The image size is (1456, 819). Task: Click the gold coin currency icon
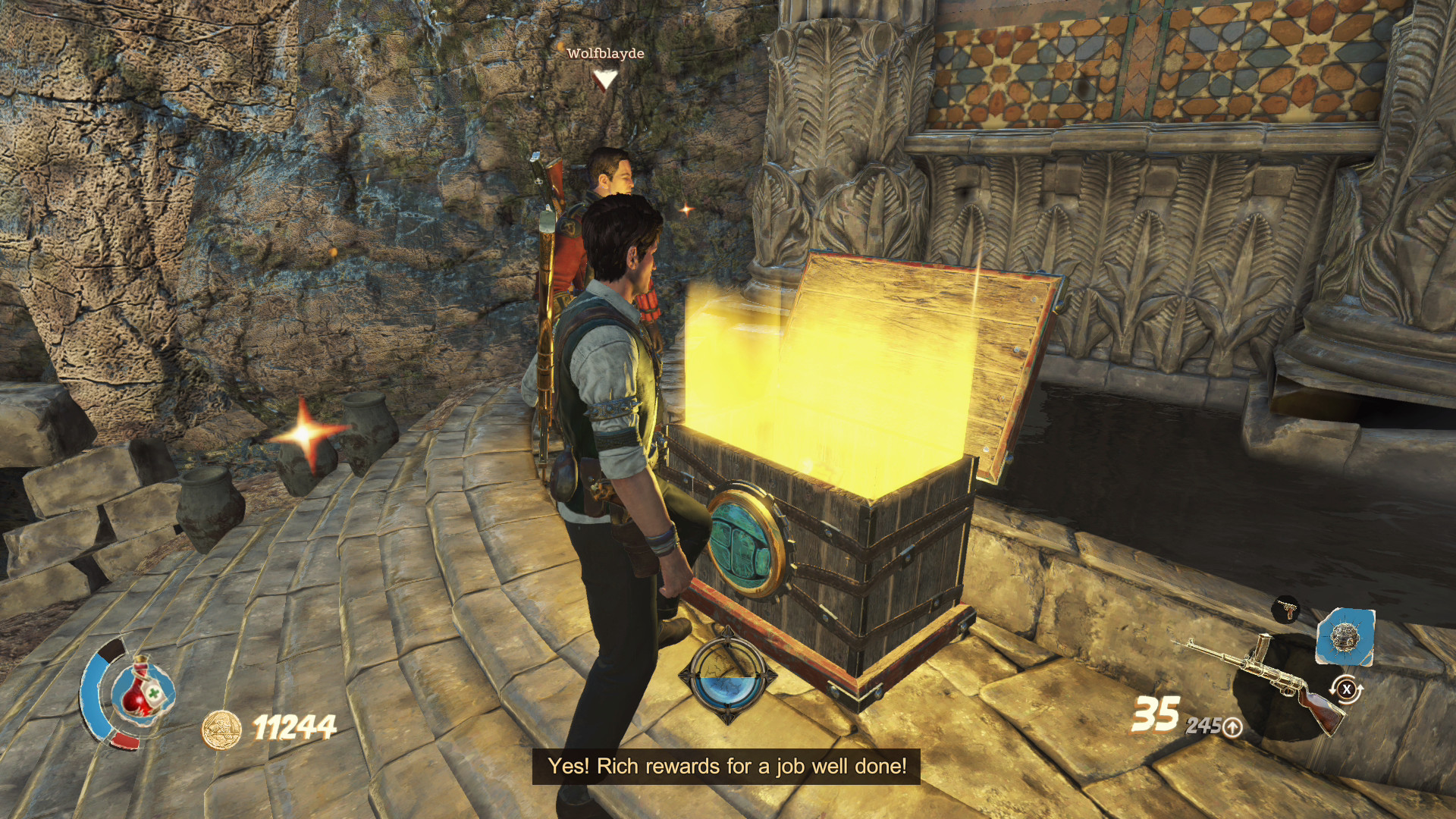pos(221,729)
